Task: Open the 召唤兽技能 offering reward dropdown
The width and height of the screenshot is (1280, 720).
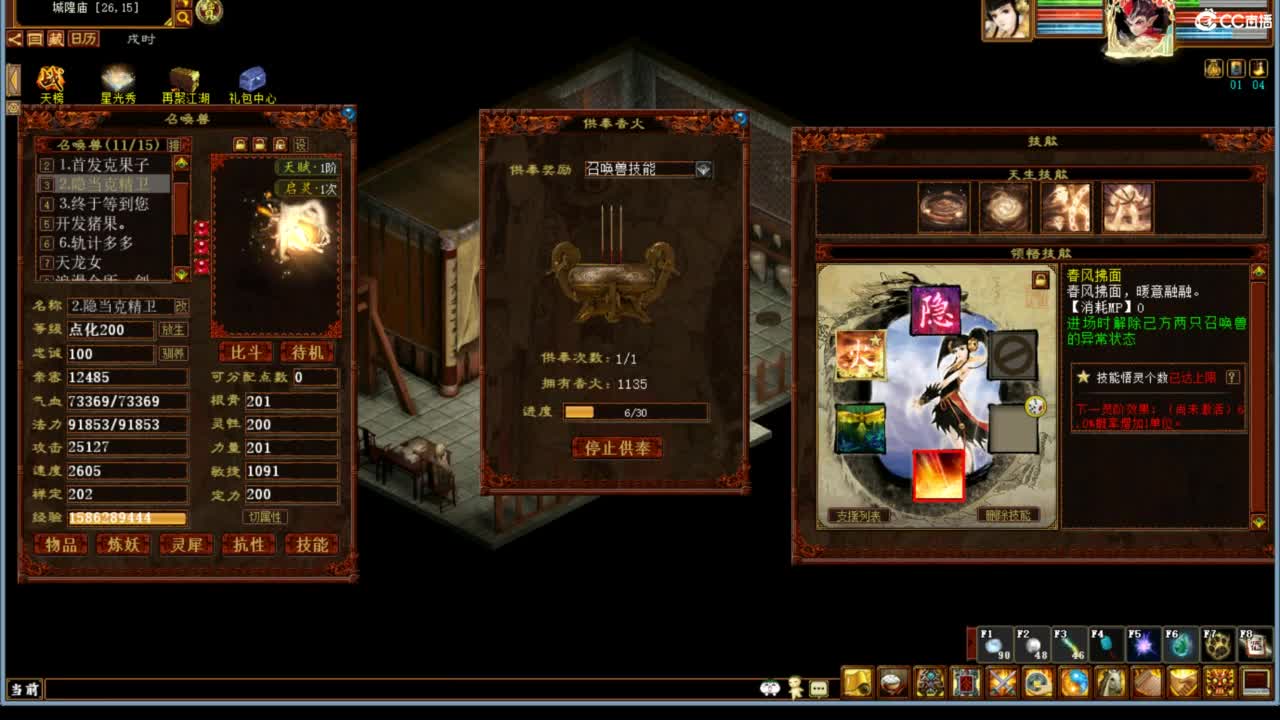Action: [x=648, y=170]
